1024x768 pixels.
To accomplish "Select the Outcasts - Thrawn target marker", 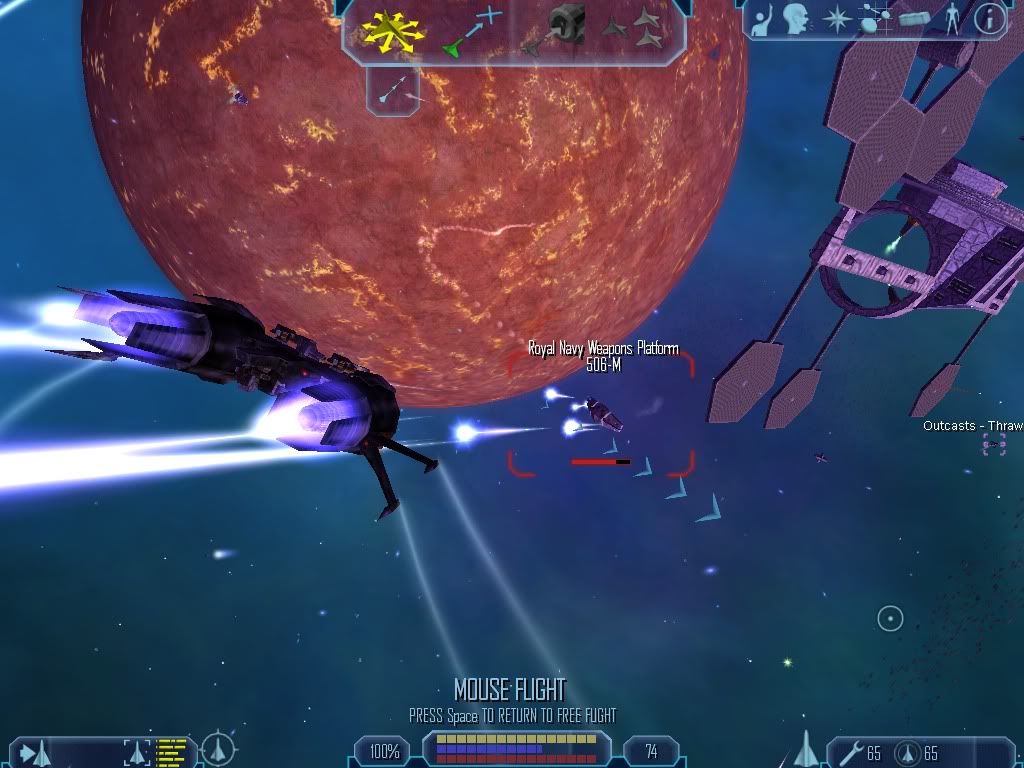I will pyautogui.click(x=993, y=444).
